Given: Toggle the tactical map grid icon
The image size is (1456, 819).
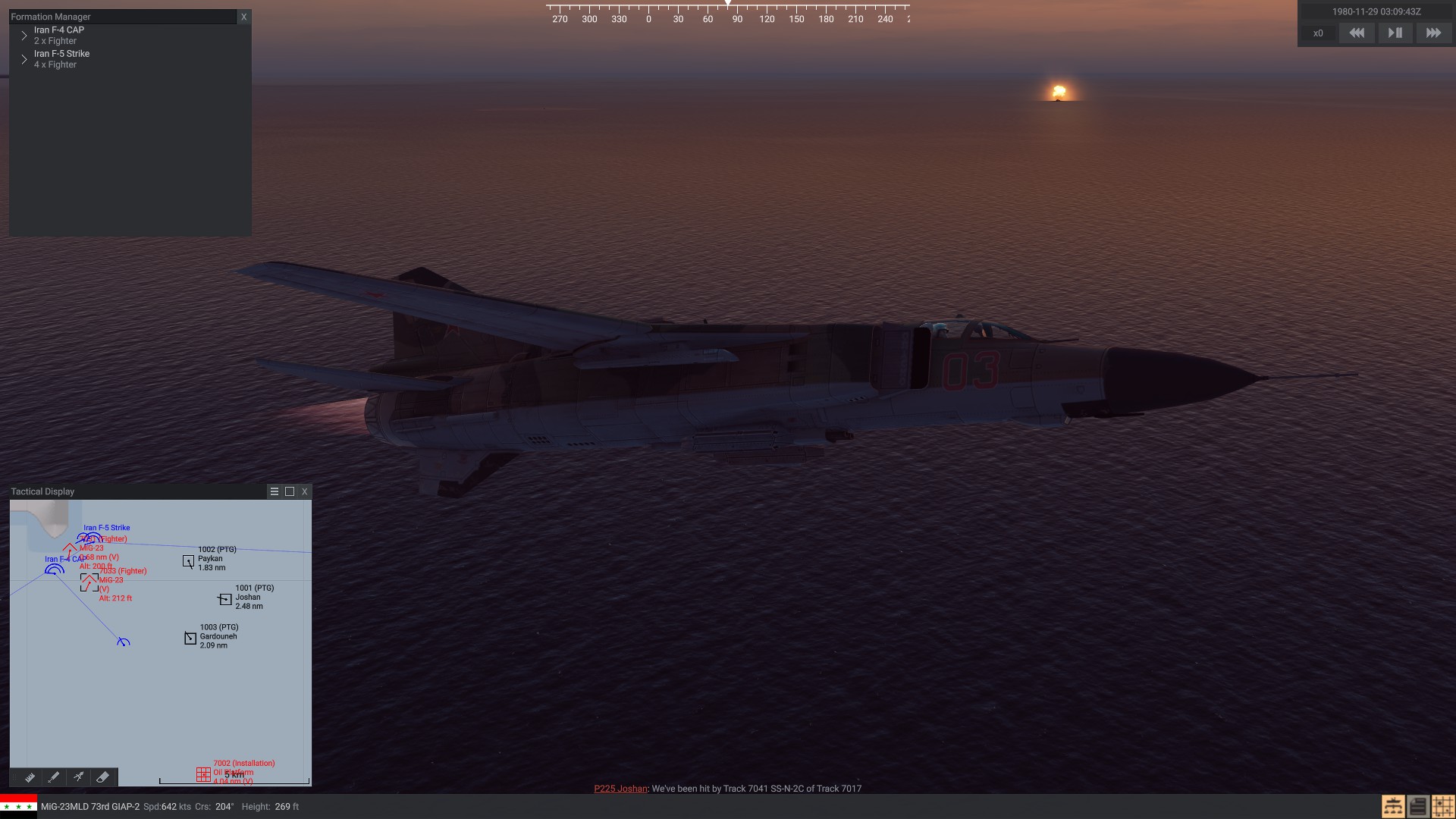Looking at the screenshot, I should click(1443, 806).
